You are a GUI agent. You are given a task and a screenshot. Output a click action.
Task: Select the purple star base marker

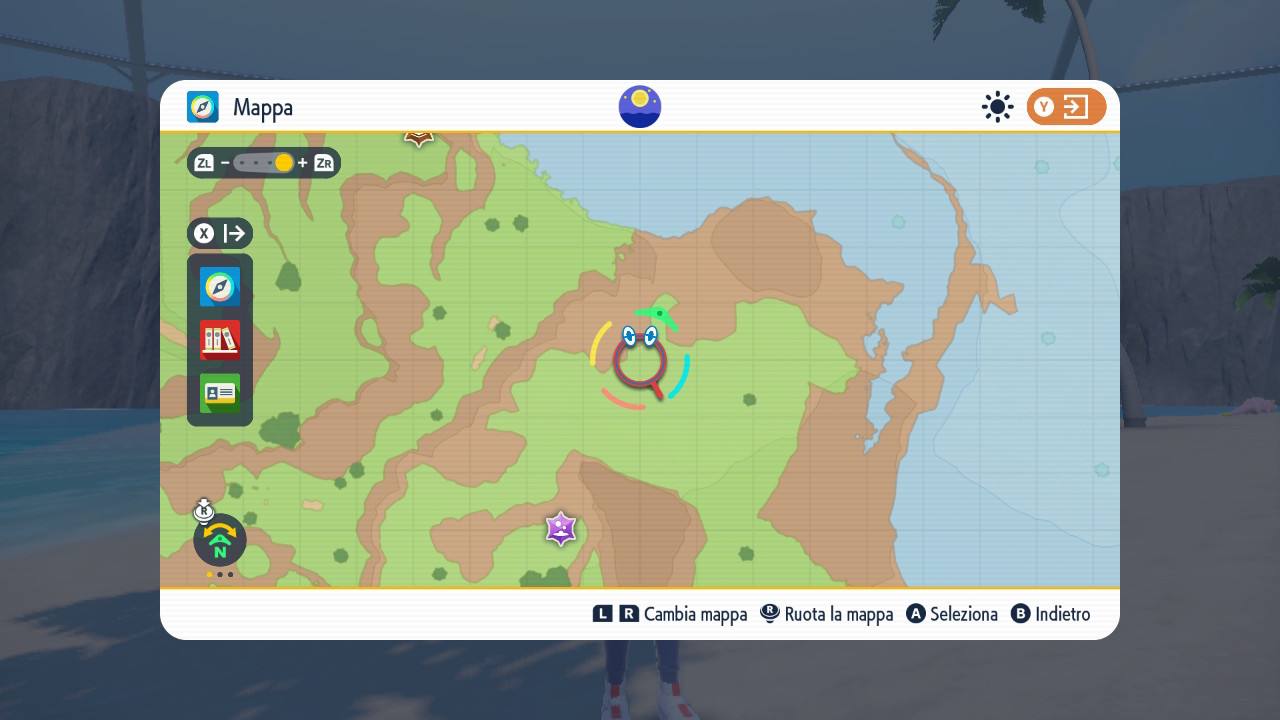pos(559,530)
